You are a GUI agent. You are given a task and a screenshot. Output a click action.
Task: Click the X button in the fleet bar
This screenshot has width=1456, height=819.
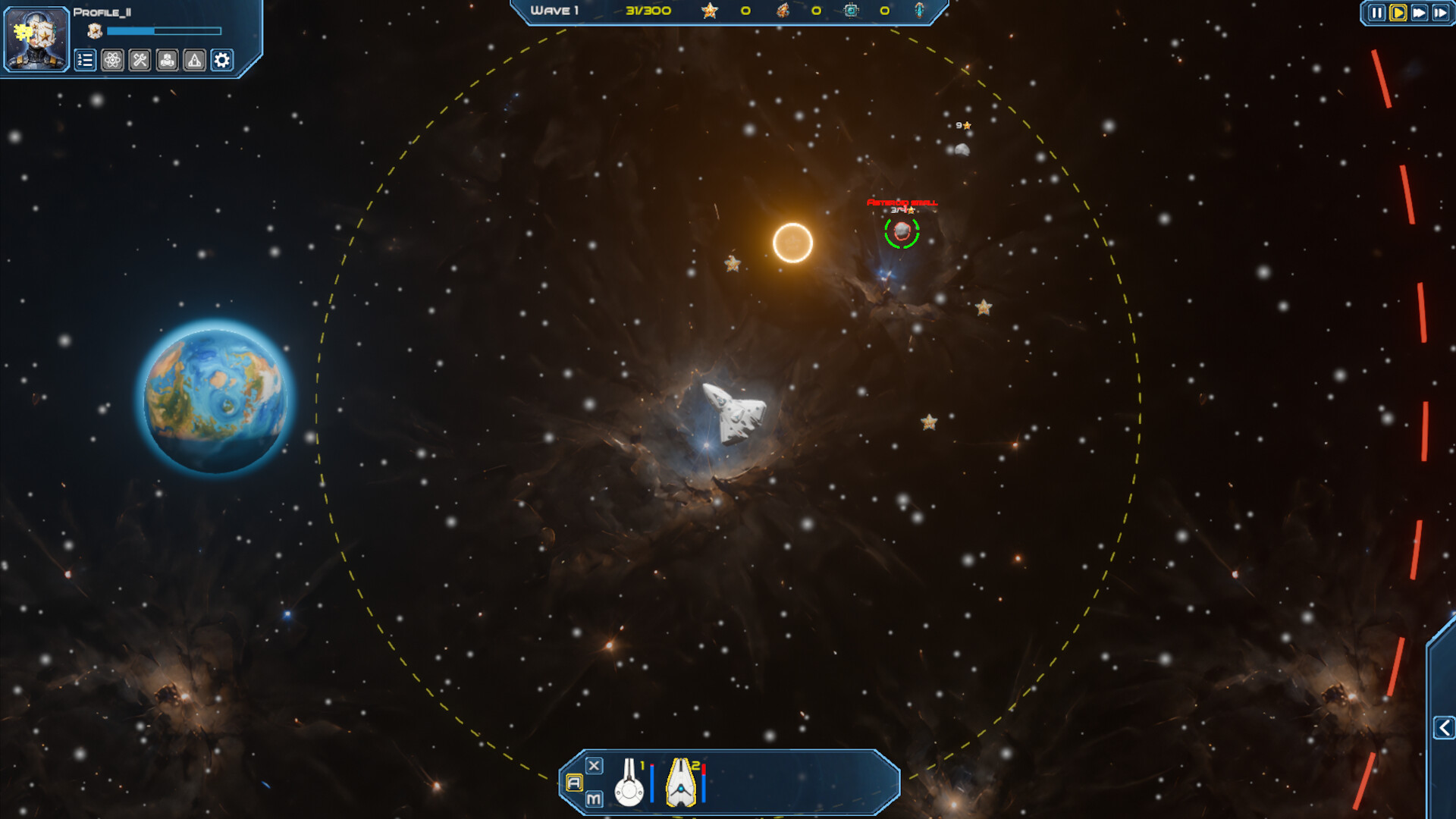click(595, 766)
